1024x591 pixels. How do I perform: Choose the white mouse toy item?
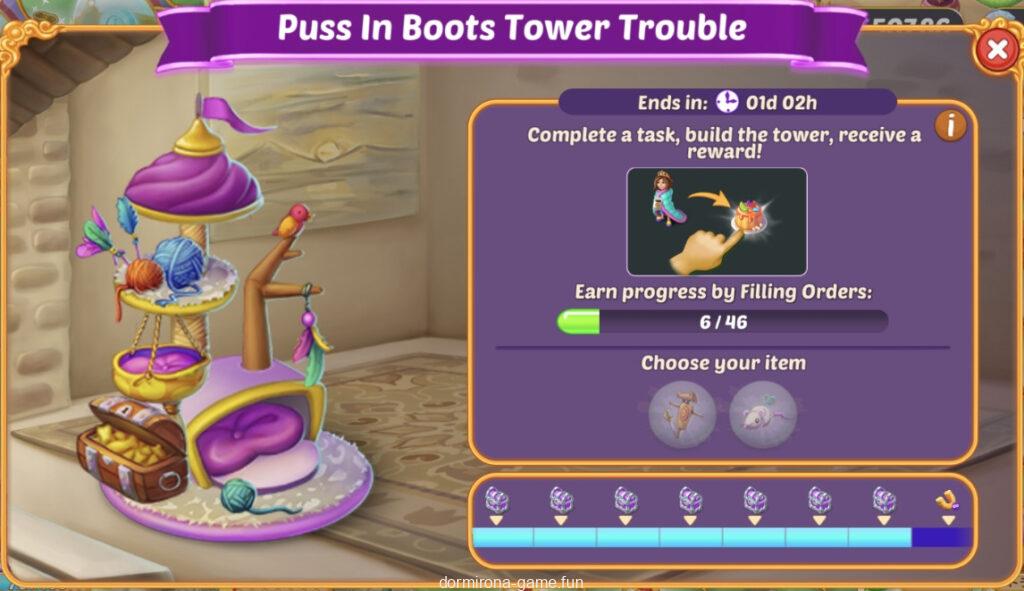763,412
